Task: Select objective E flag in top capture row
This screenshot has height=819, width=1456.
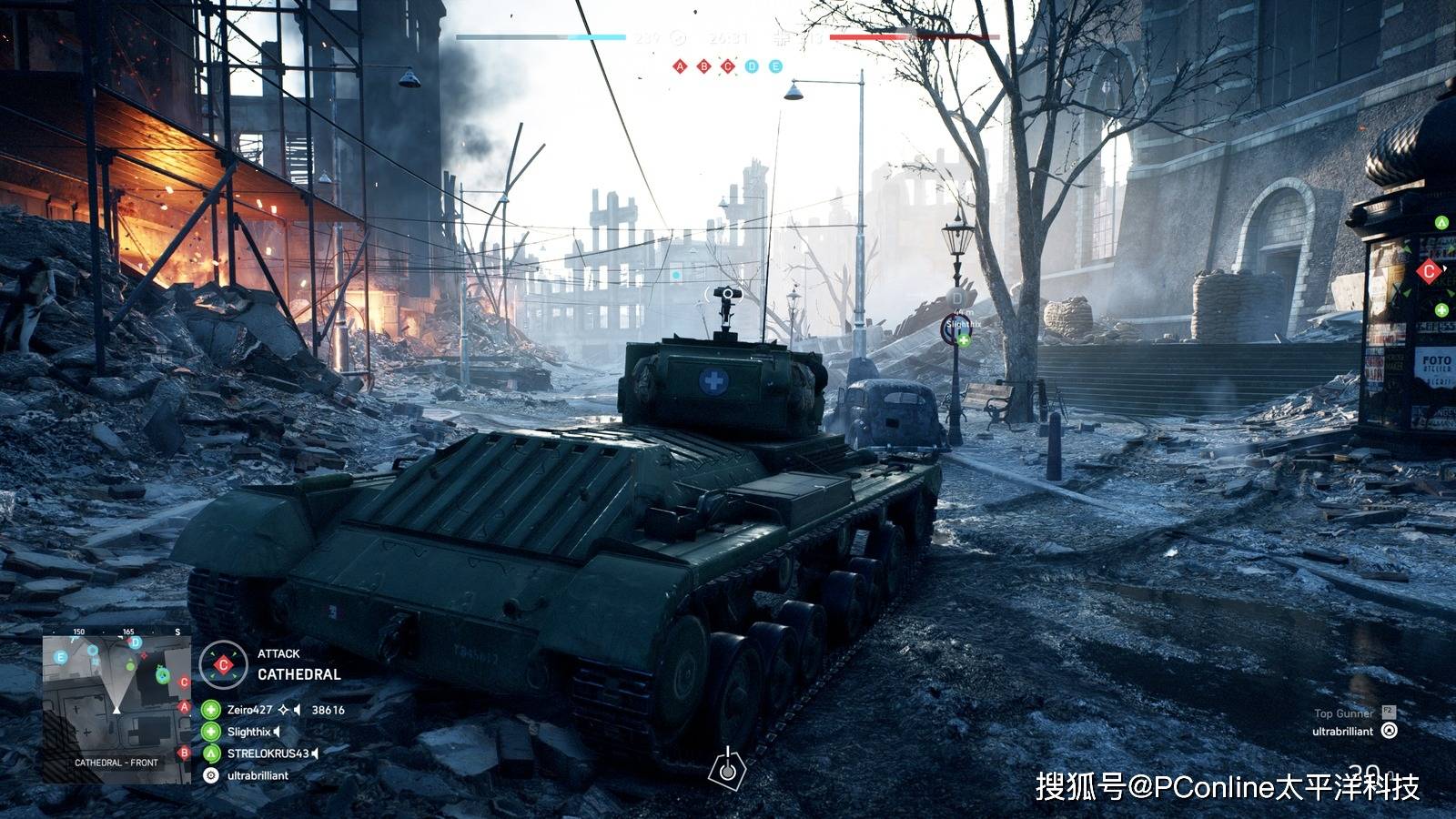Action: pos(775,66)
